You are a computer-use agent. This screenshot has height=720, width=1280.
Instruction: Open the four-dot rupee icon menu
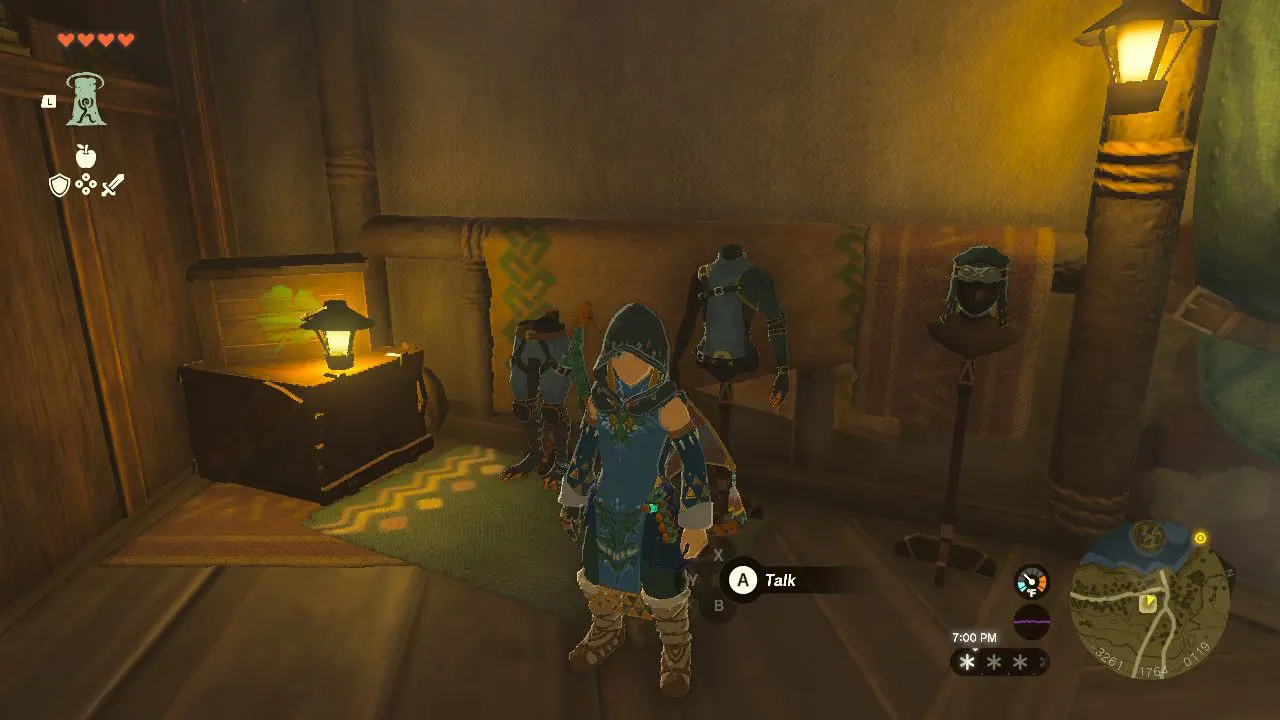pos(86,183)
